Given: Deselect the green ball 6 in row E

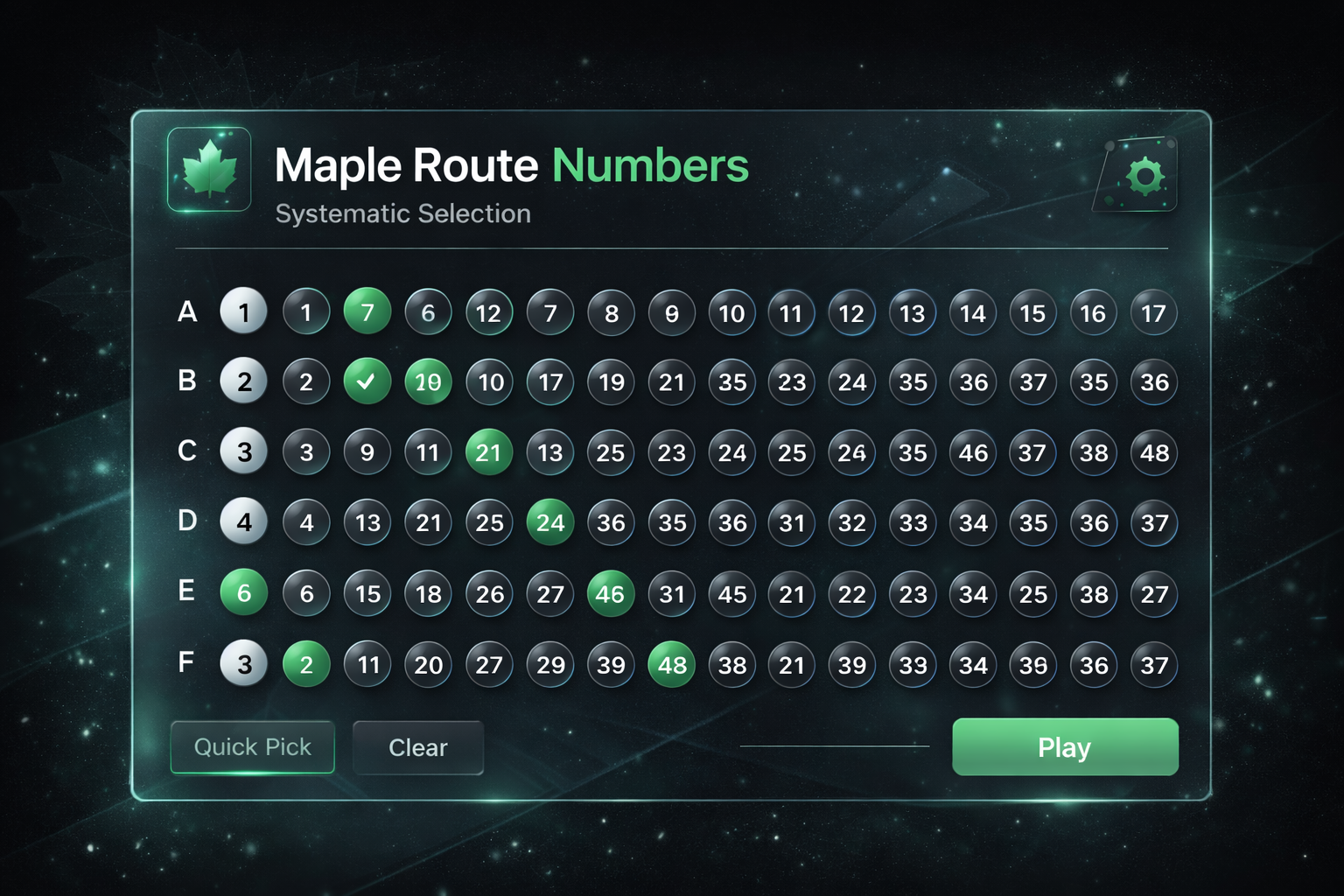Looking at the screenshot, I should (244, 593).
